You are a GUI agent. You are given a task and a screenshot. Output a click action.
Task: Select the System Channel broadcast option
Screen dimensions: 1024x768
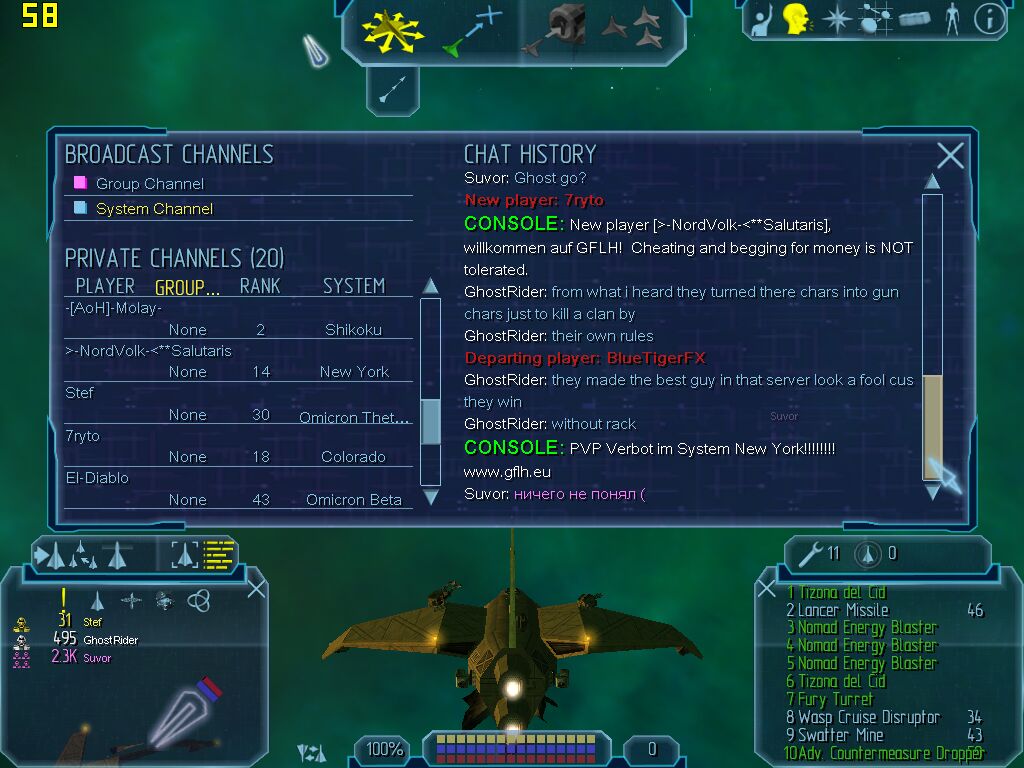pyautogui.click(x=154, y=209)
